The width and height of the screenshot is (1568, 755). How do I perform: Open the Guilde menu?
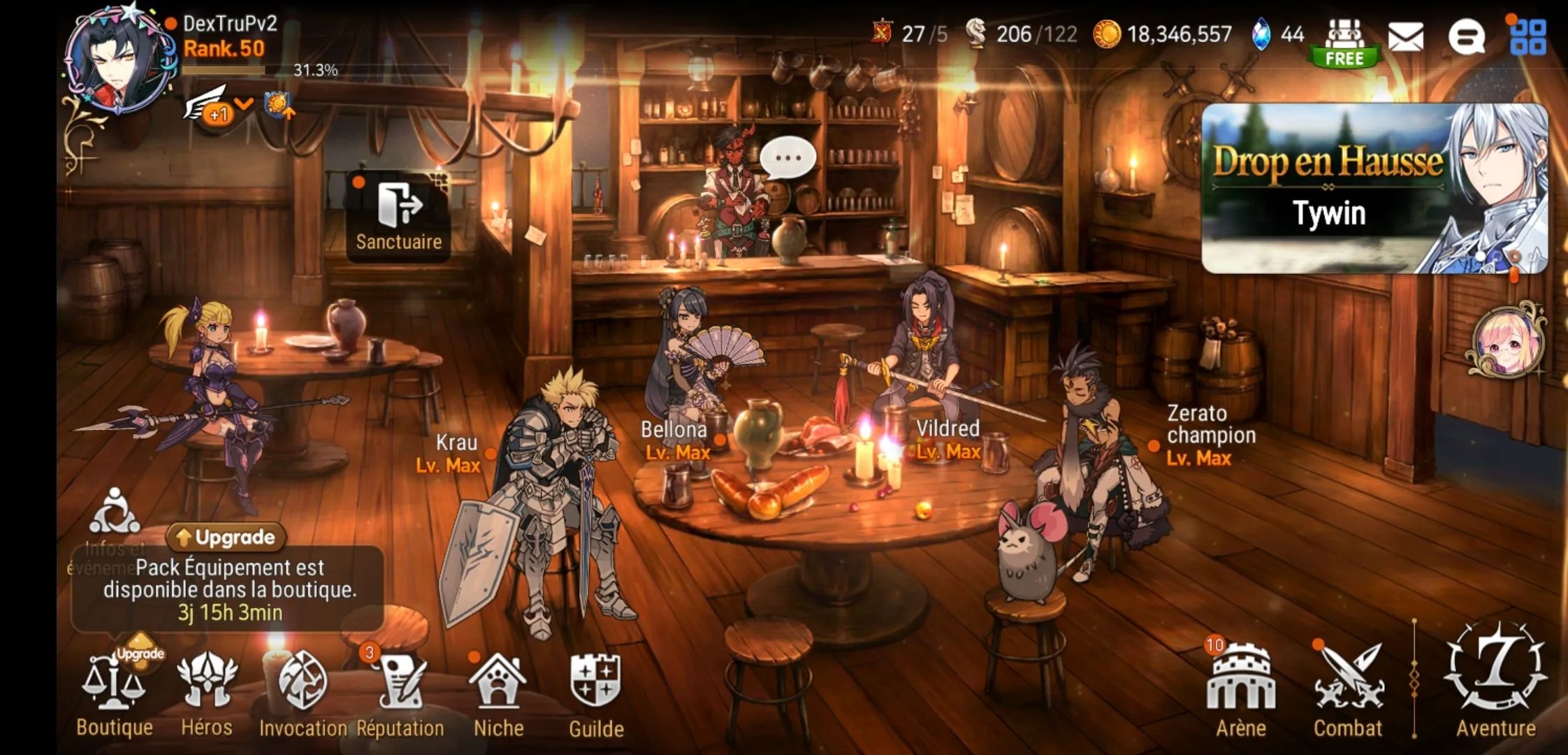596,692
